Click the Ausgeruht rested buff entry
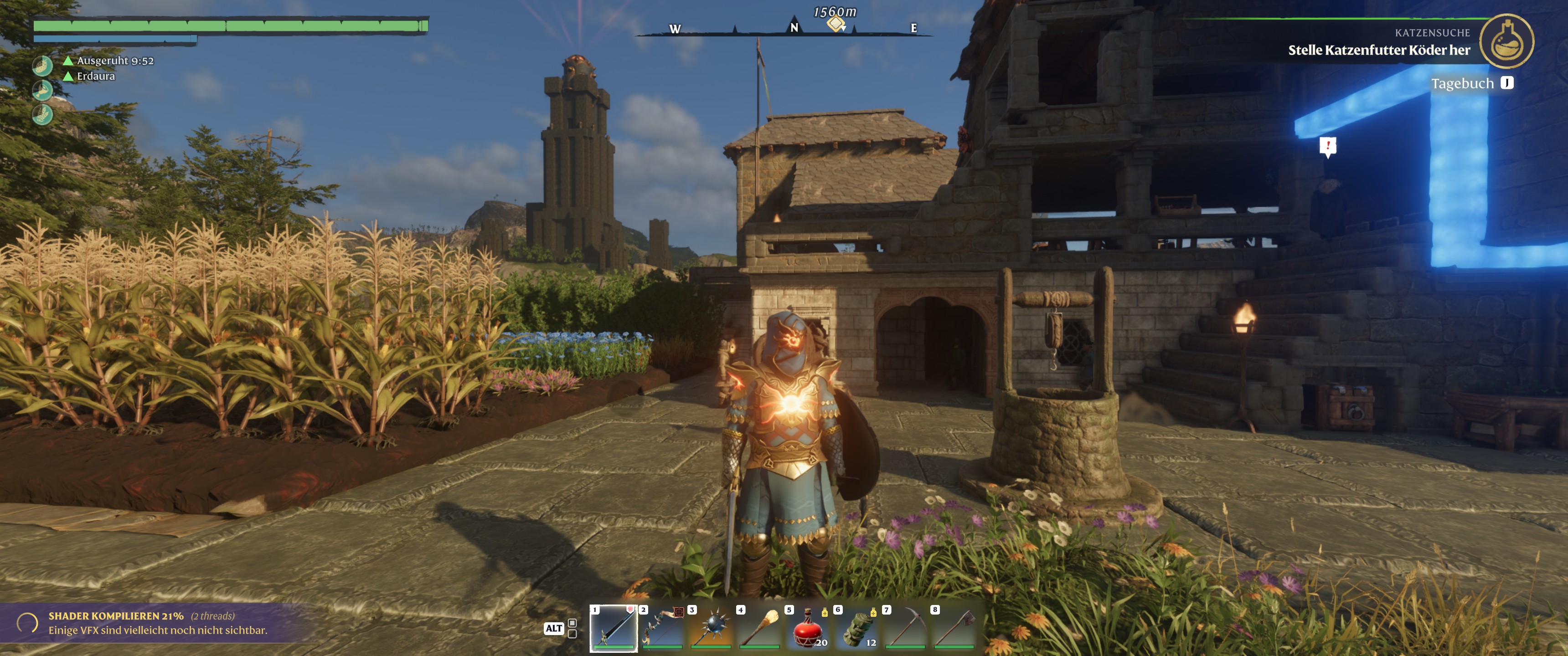 (114, 61)
